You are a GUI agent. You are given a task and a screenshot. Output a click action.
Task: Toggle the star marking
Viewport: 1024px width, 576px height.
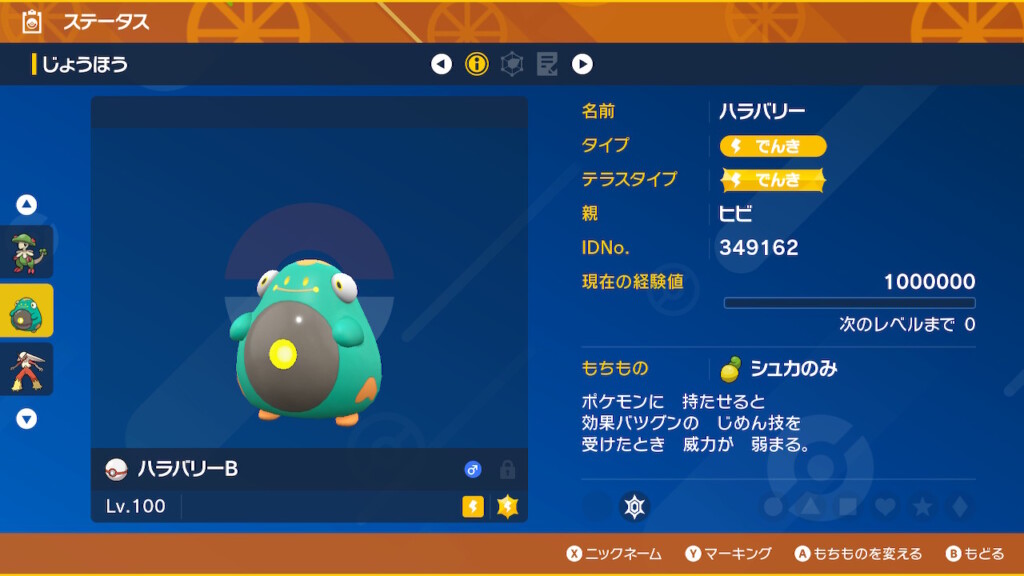[x=922, y=507]
